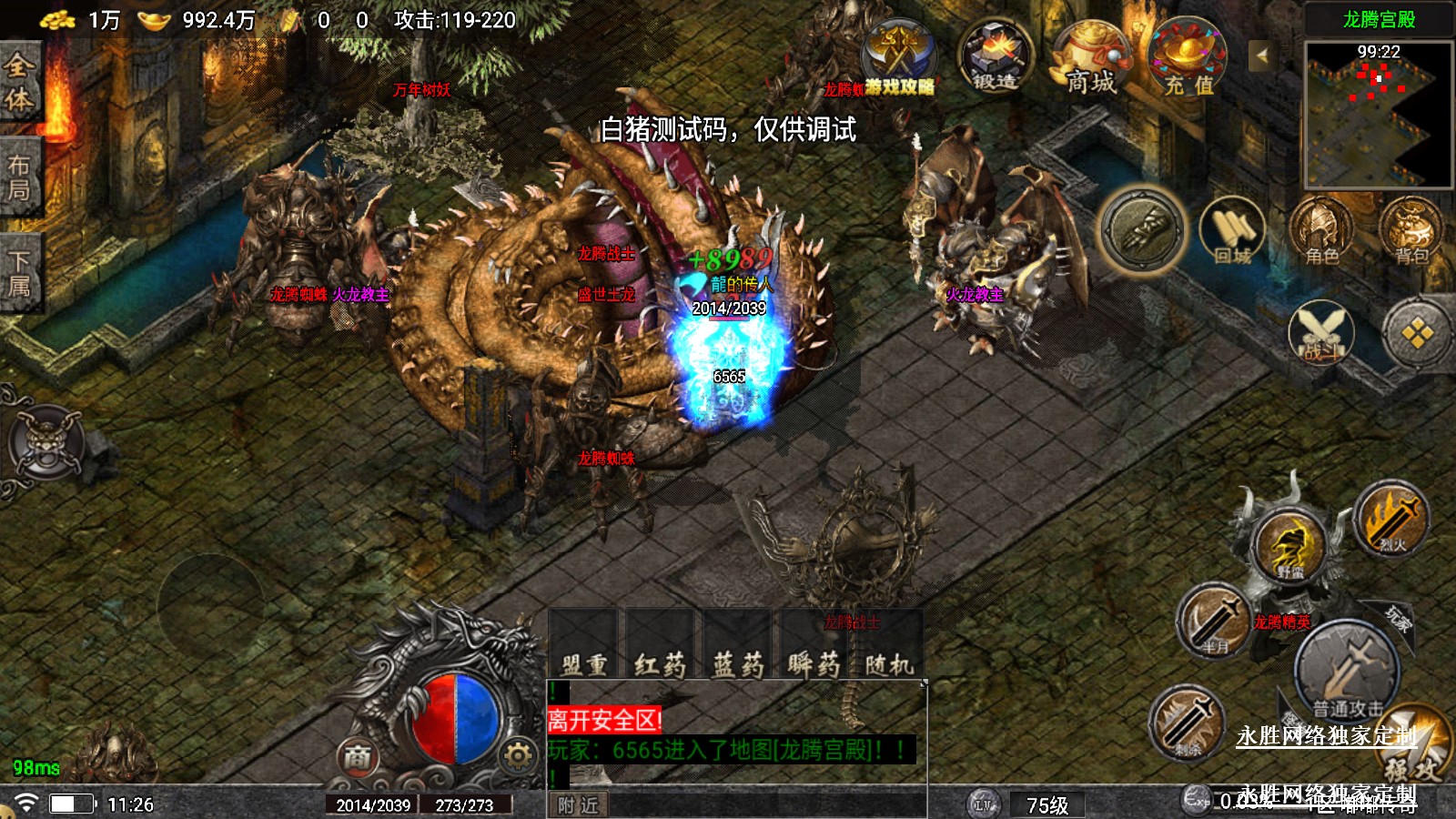Activate the 烈火 flaming sword skill

1391,521
